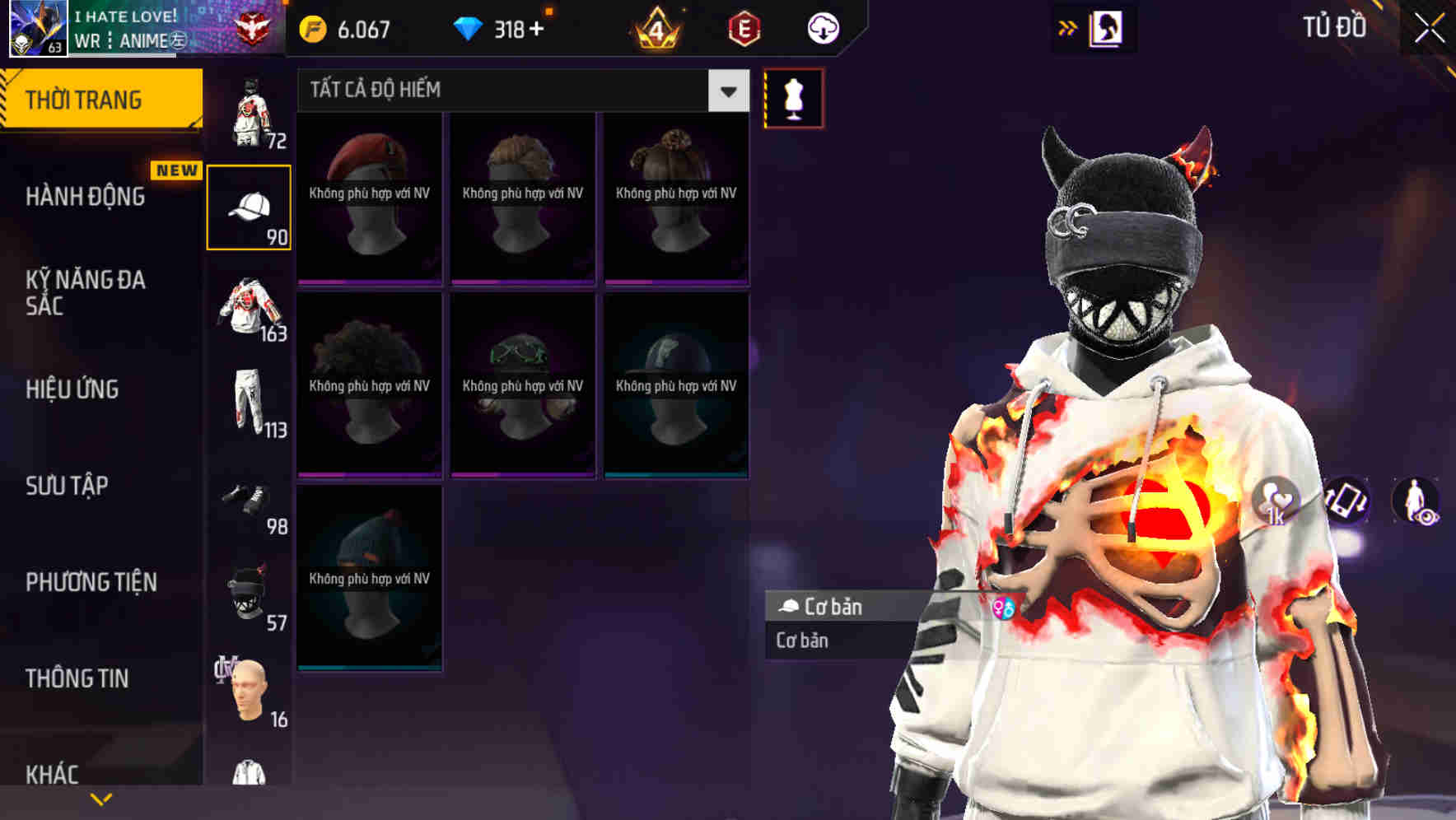Collapse the top bar with the double arrows
1456x820 pixels.
[1068, 27]
